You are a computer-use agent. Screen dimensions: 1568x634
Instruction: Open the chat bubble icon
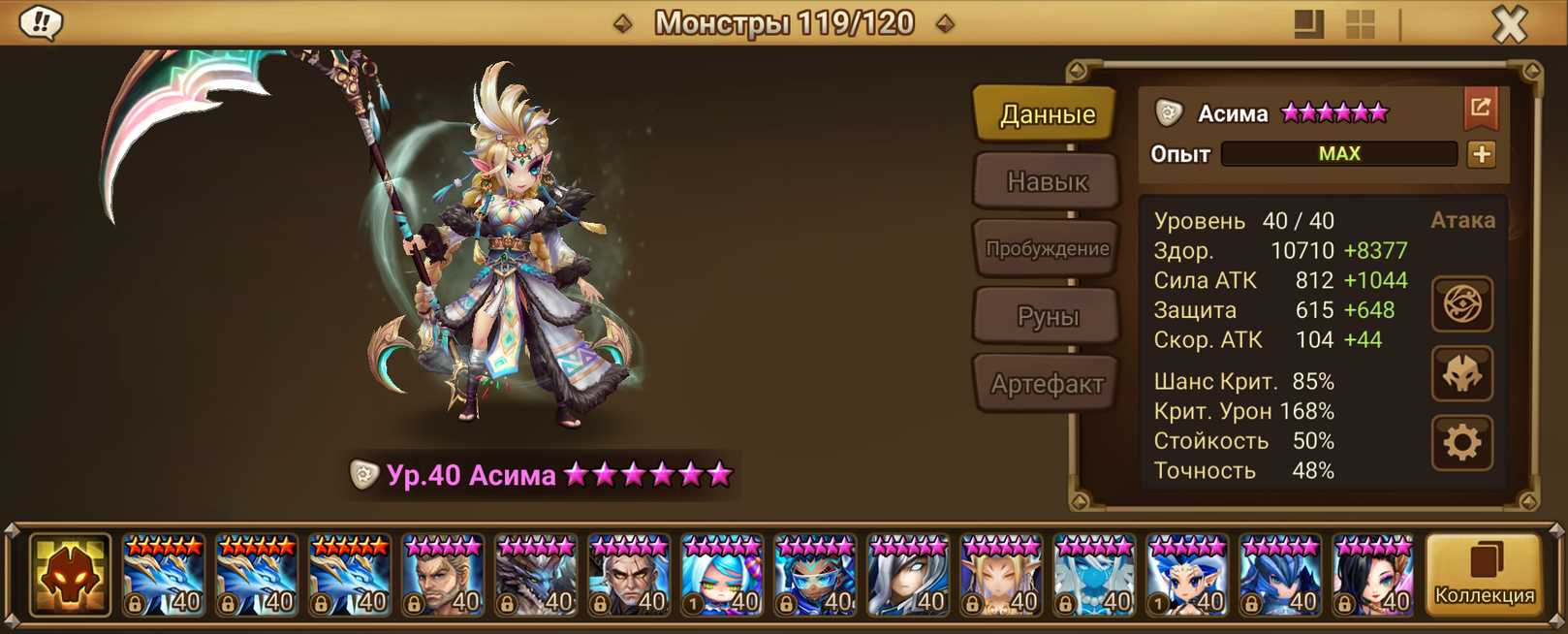coord(41,22)
